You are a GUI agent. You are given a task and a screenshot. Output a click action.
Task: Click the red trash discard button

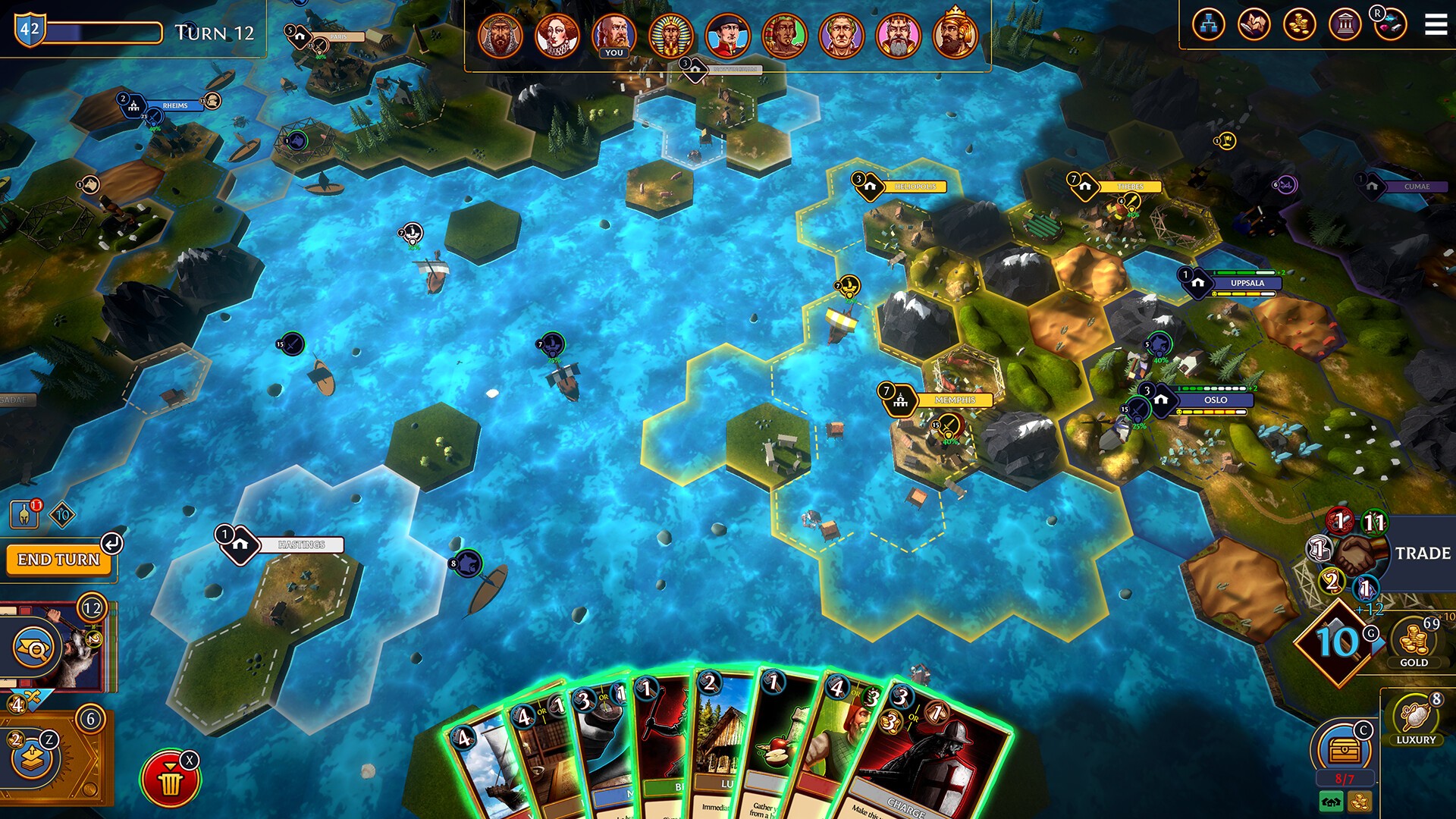click(x=170, y=780)
